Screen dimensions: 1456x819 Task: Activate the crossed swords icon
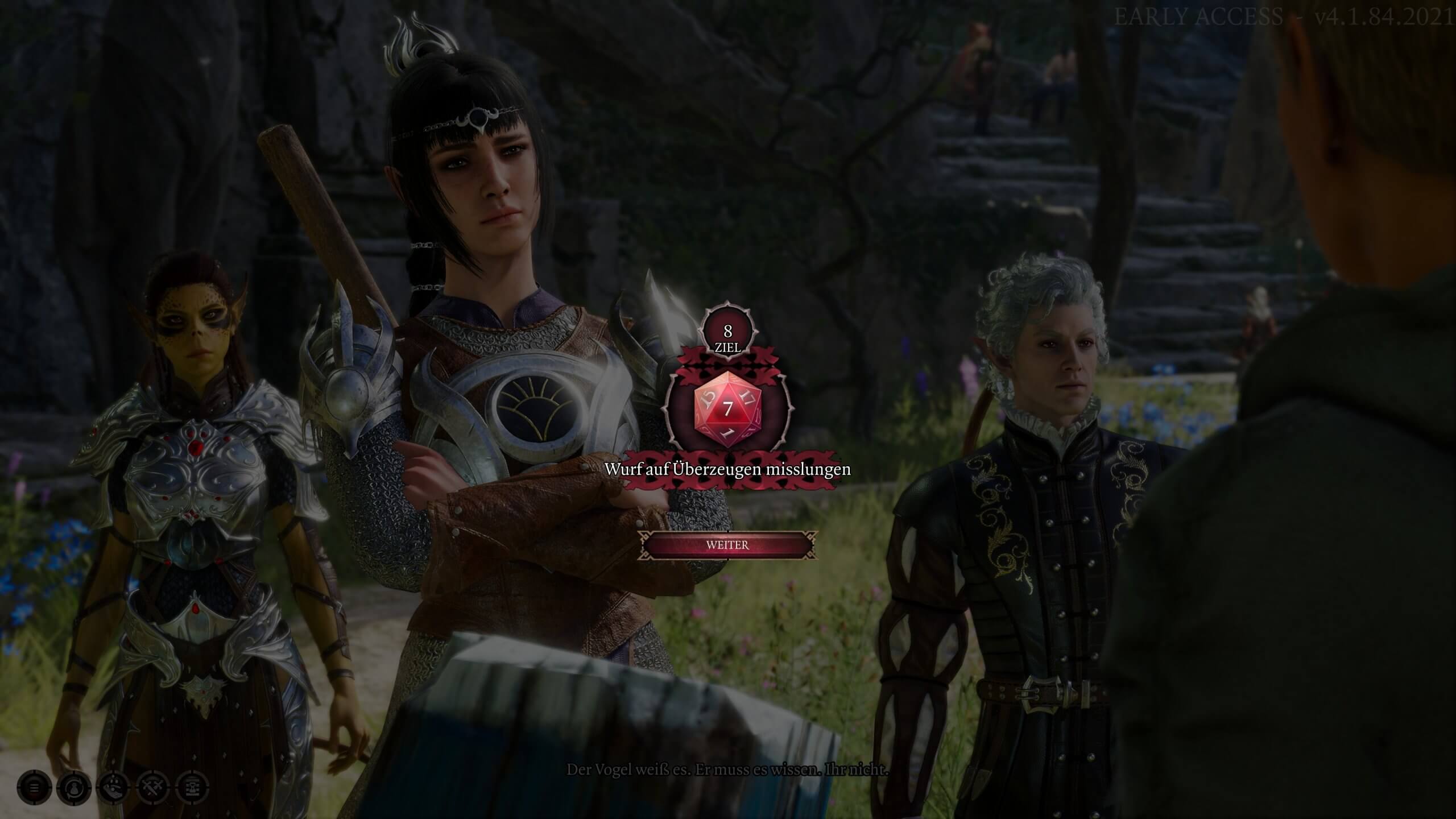(x=154, y=788)
